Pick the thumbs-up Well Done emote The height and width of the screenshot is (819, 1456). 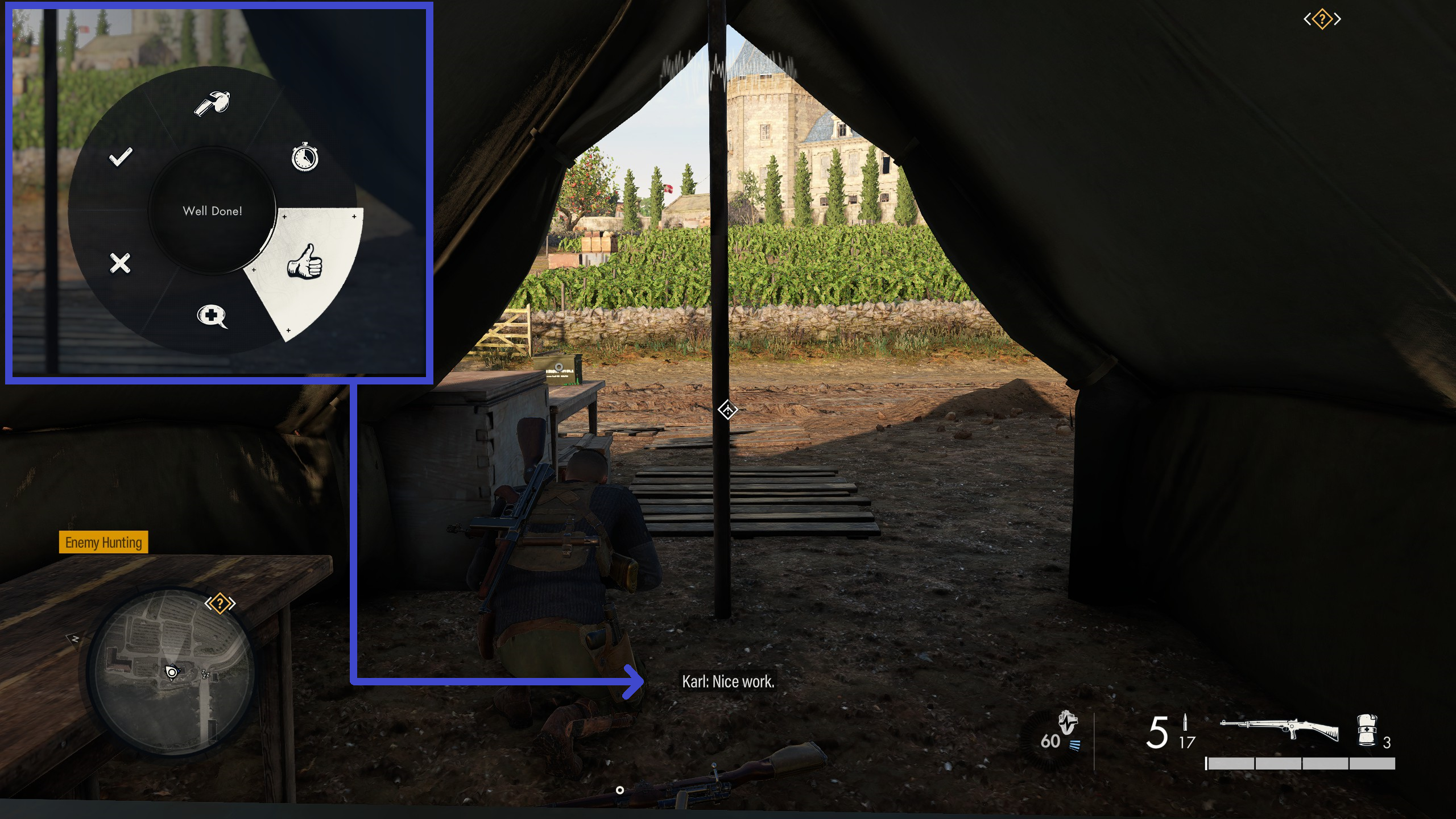coord(305,262)
